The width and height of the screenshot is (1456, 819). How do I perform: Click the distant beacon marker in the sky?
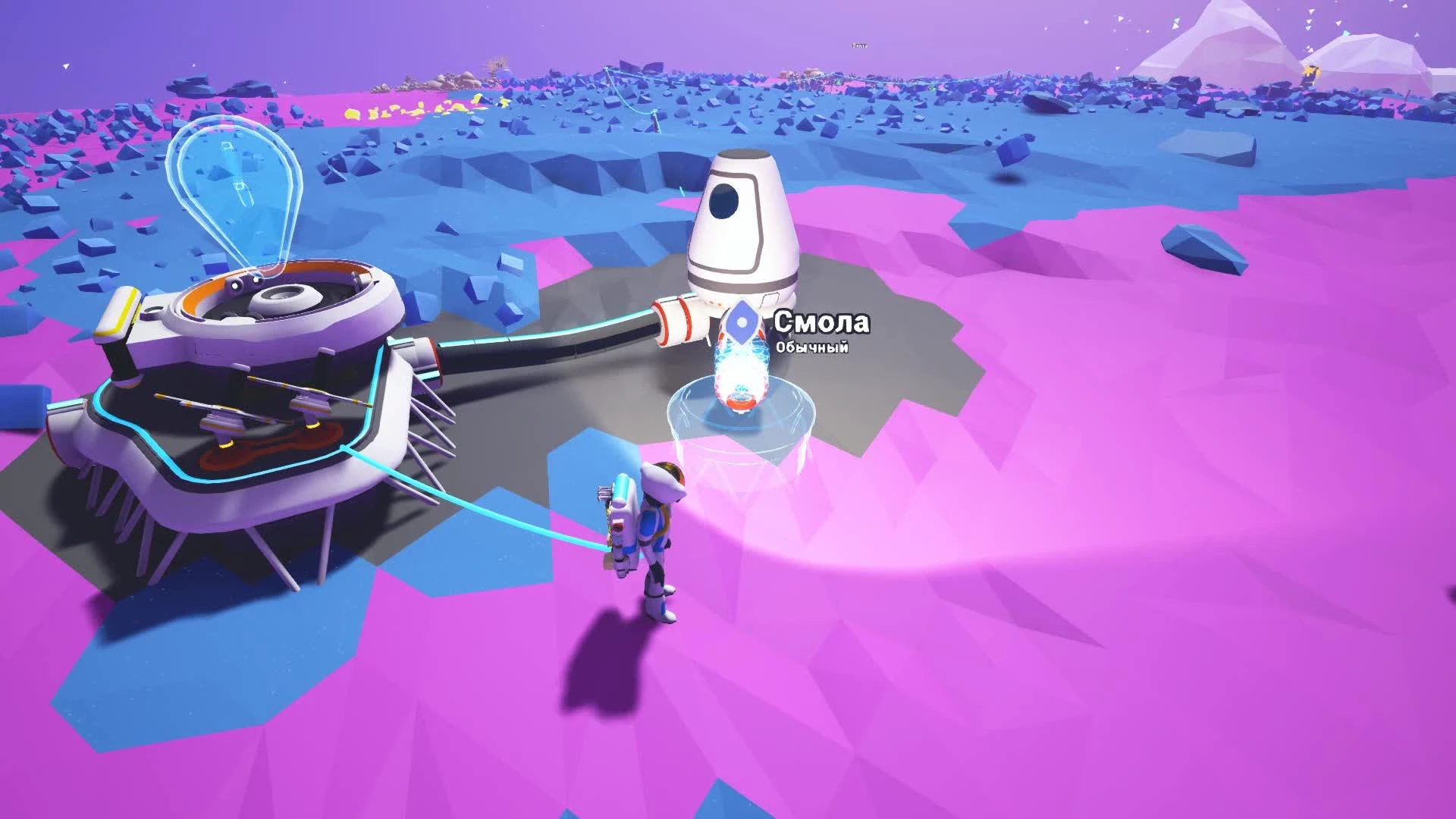tap(858, 45)
